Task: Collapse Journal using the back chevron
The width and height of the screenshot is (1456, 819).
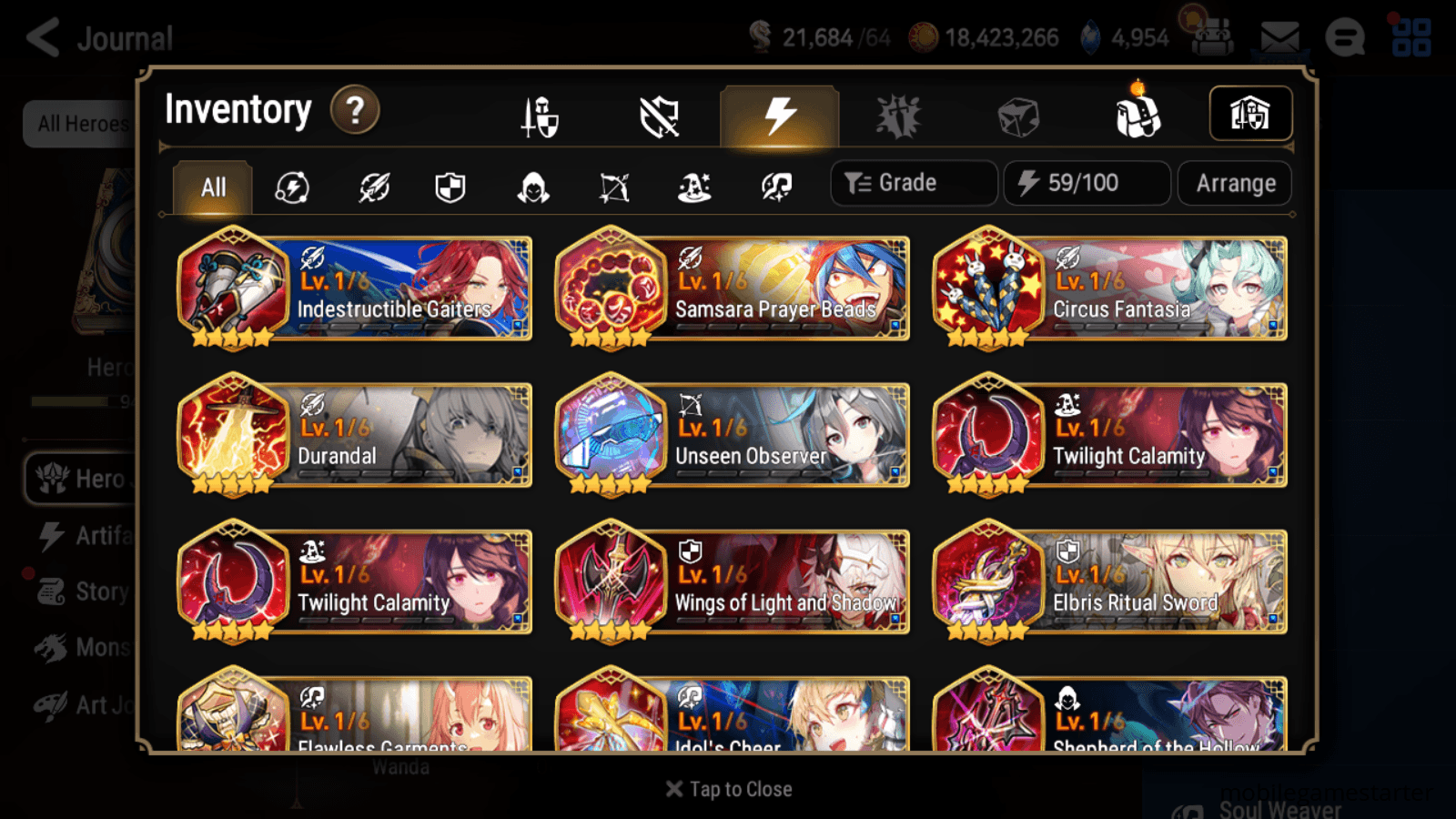Action: point(41,36)
